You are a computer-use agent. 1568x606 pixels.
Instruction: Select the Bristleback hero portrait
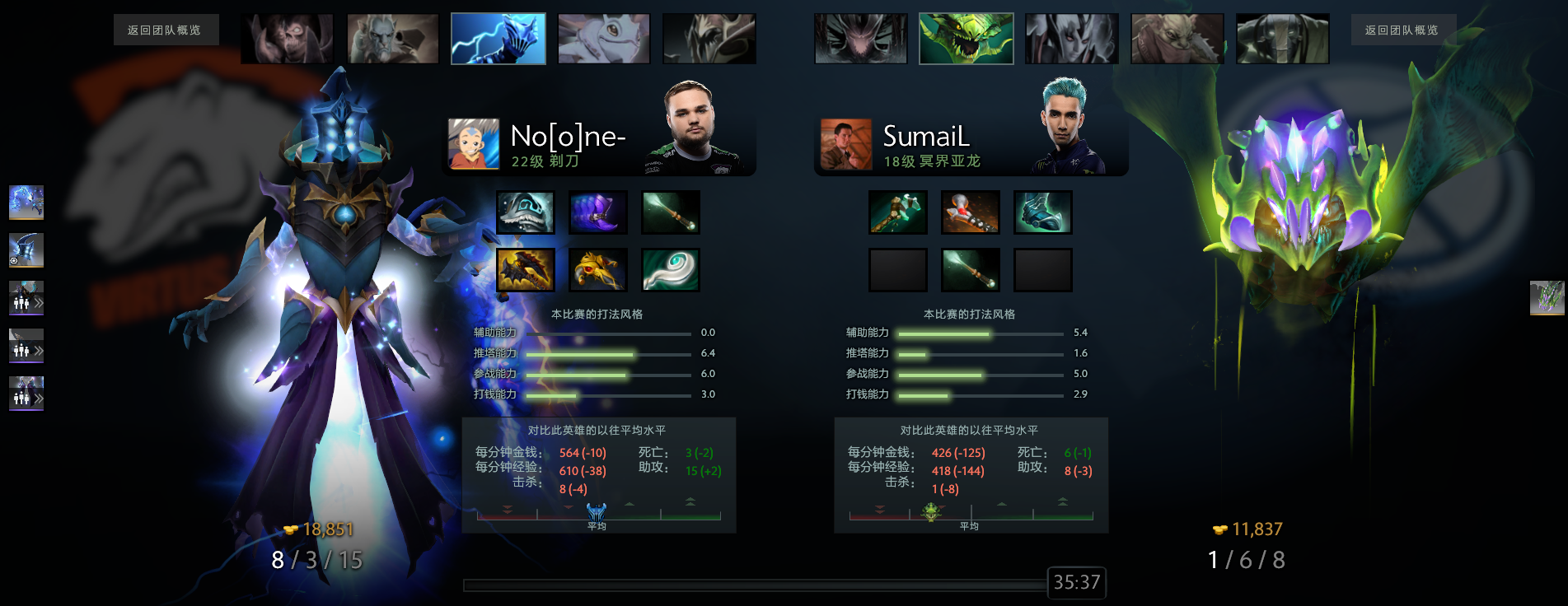tap(1177, 39)
